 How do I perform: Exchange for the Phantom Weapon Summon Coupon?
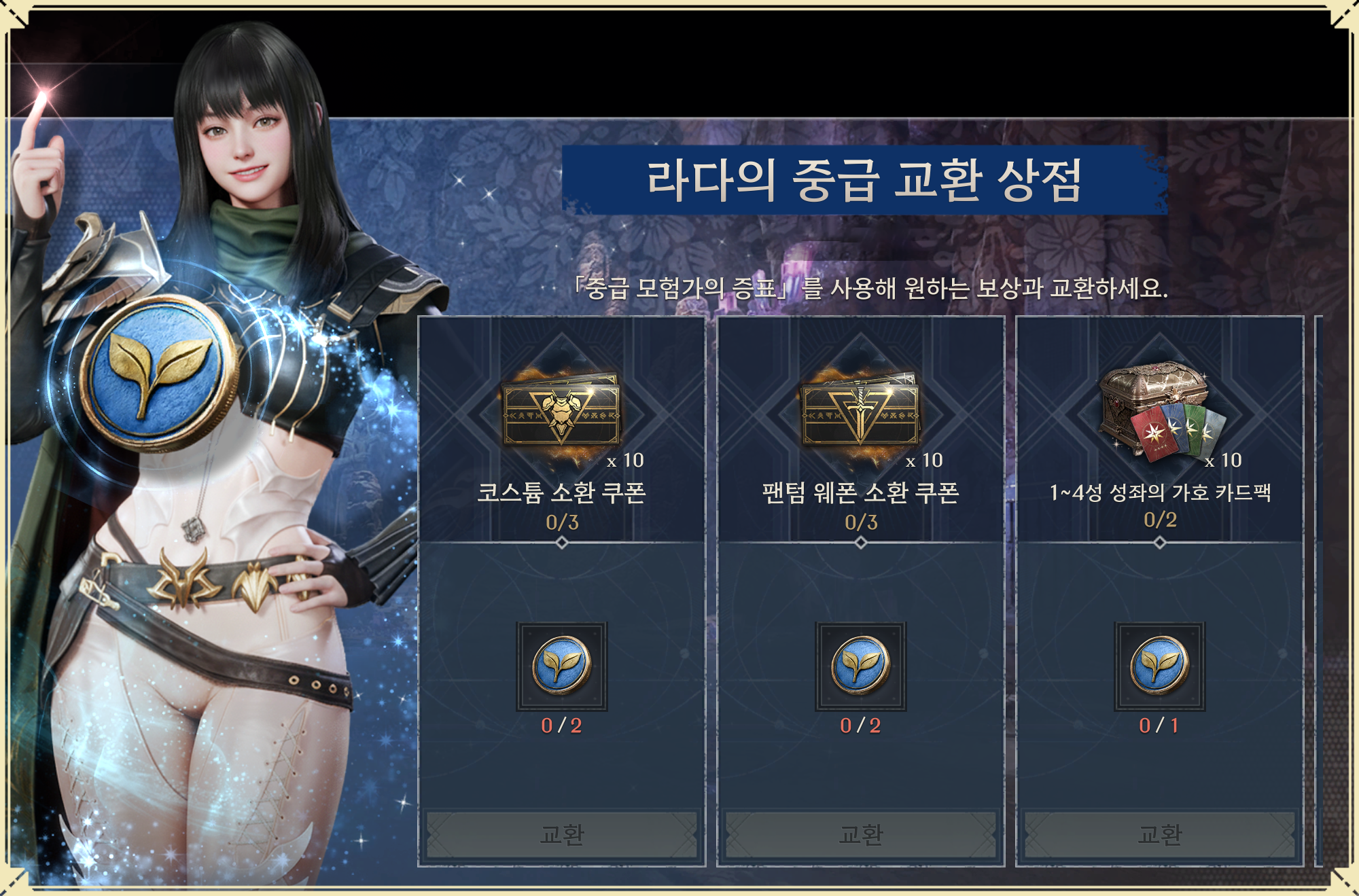pyautogui.click(x=860, y=834)
